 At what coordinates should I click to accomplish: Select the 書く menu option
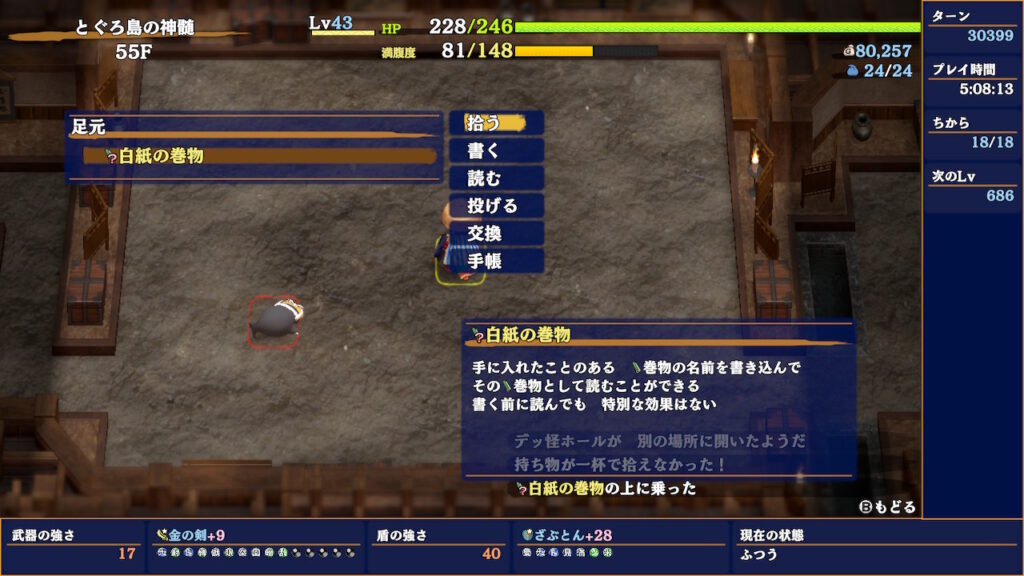[496, 151]
